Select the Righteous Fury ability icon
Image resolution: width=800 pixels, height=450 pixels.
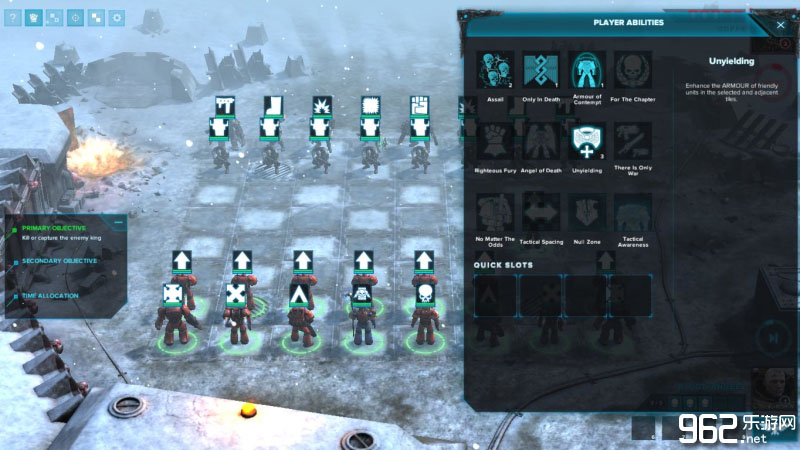(x=495, y=143)
